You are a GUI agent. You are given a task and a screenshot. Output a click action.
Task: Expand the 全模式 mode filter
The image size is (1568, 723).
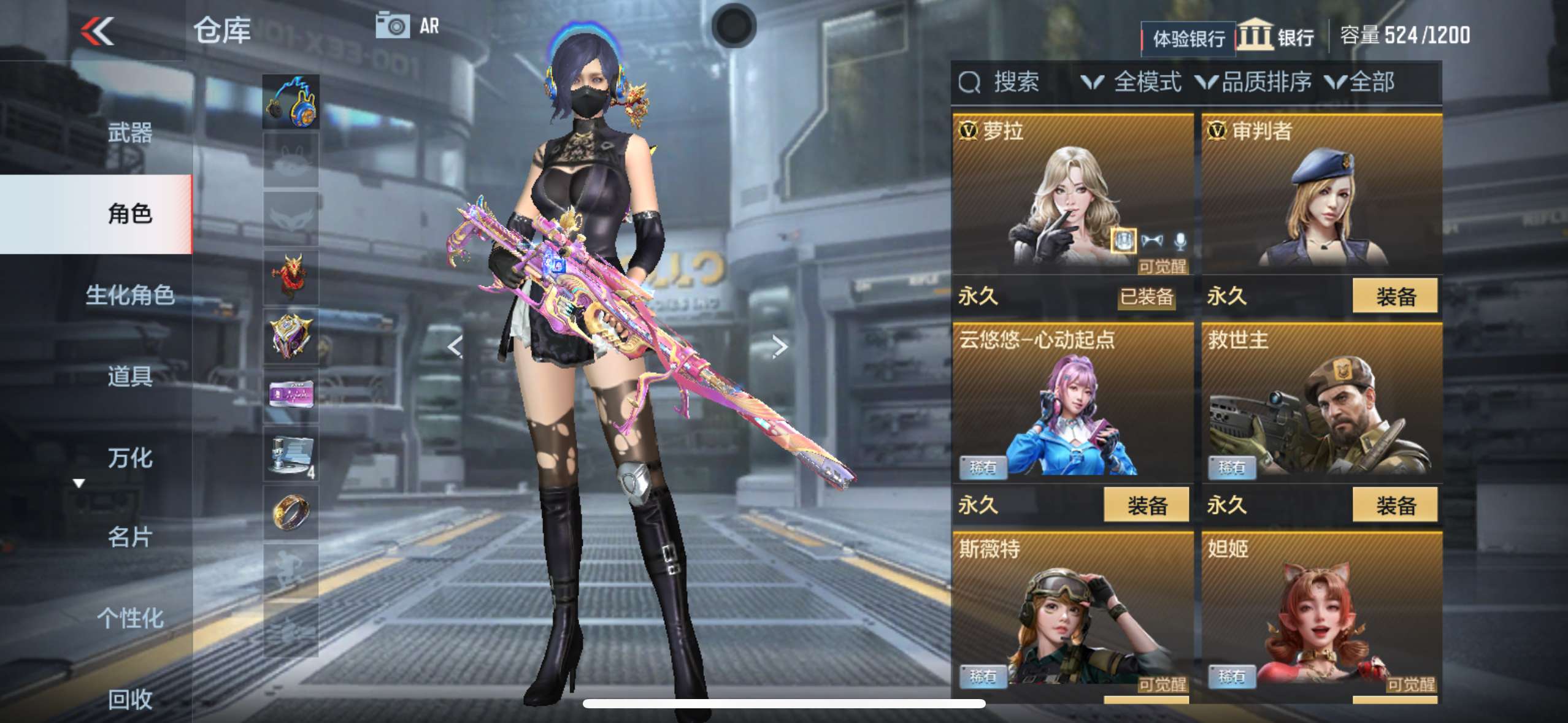1132,82
